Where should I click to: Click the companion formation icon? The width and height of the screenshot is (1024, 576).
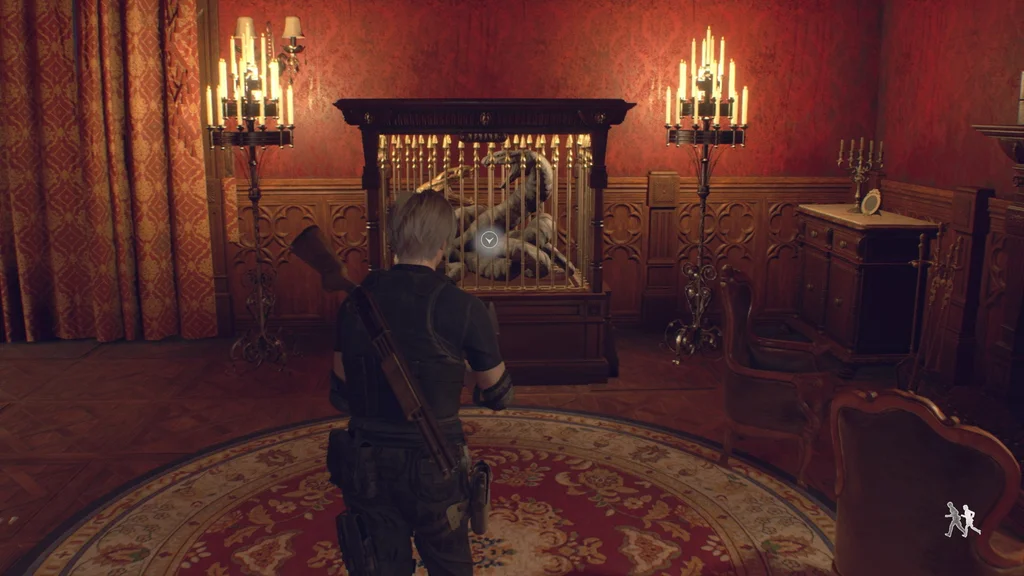coord(962,519)
